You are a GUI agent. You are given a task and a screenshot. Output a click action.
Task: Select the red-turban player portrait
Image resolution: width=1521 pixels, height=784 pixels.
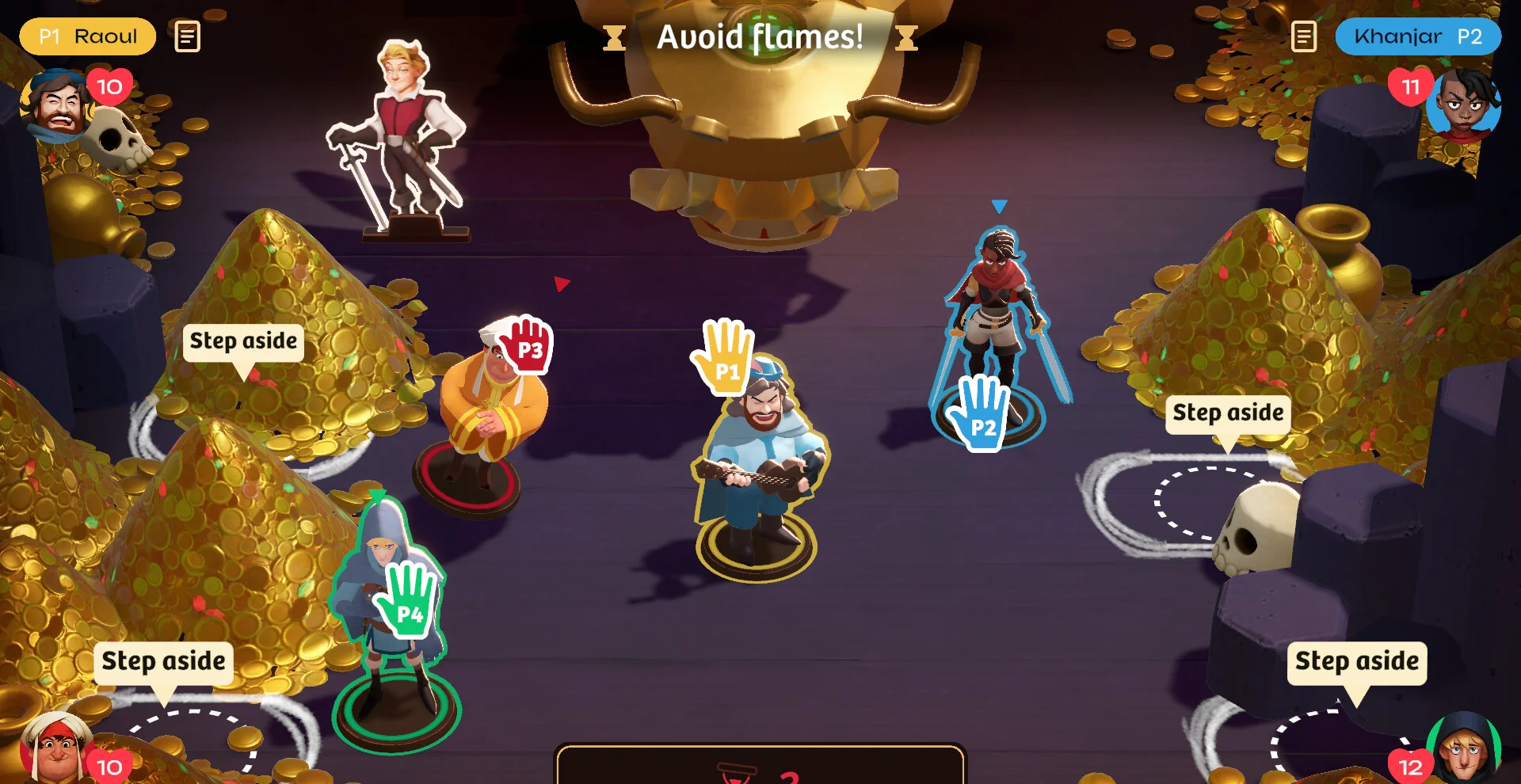[x=54, y=748]
